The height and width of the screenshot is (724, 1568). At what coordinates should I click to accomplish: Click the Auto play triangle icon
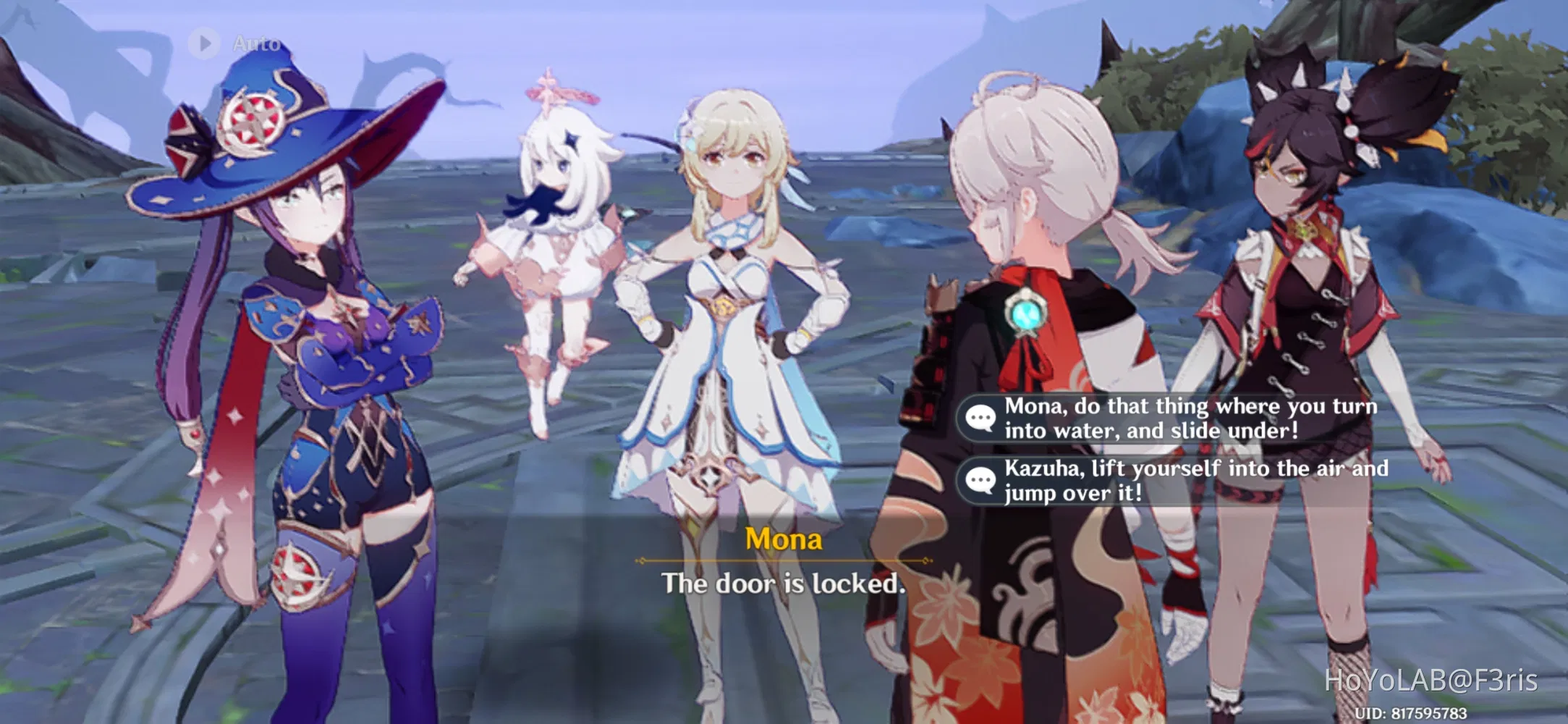point(205,43)
